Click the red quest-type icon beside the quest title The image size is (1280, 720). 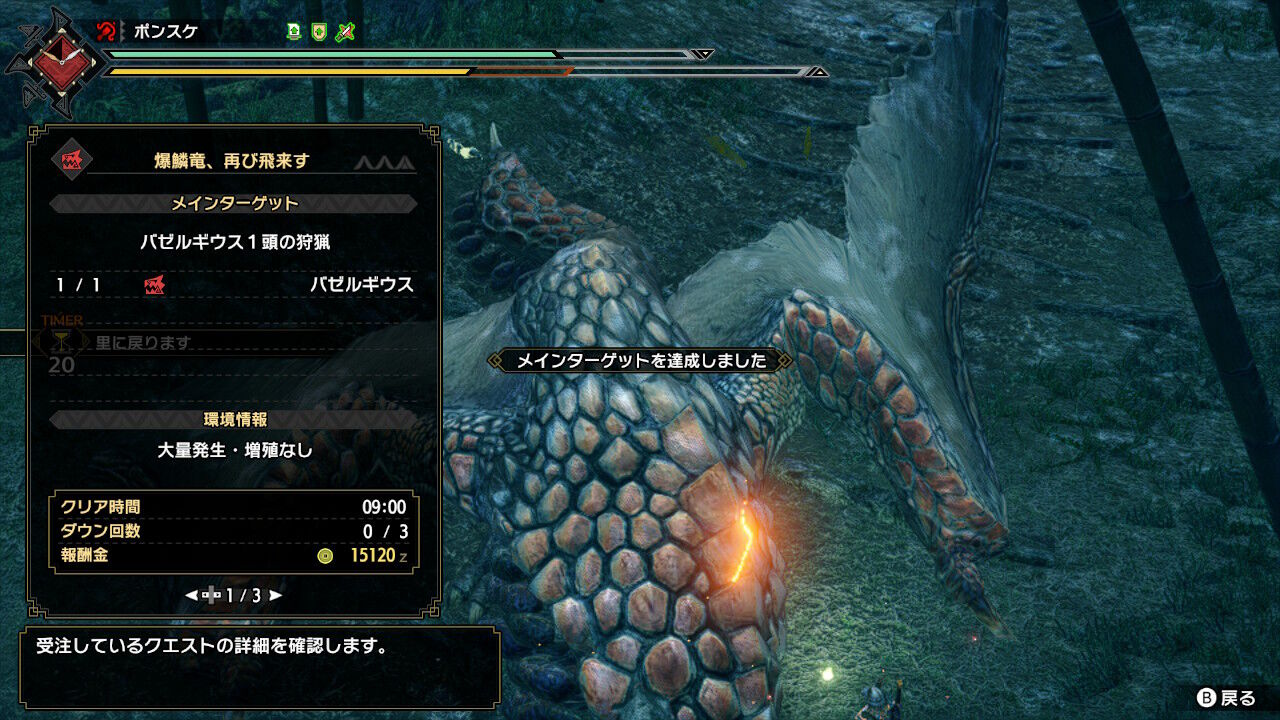point(72,162)
